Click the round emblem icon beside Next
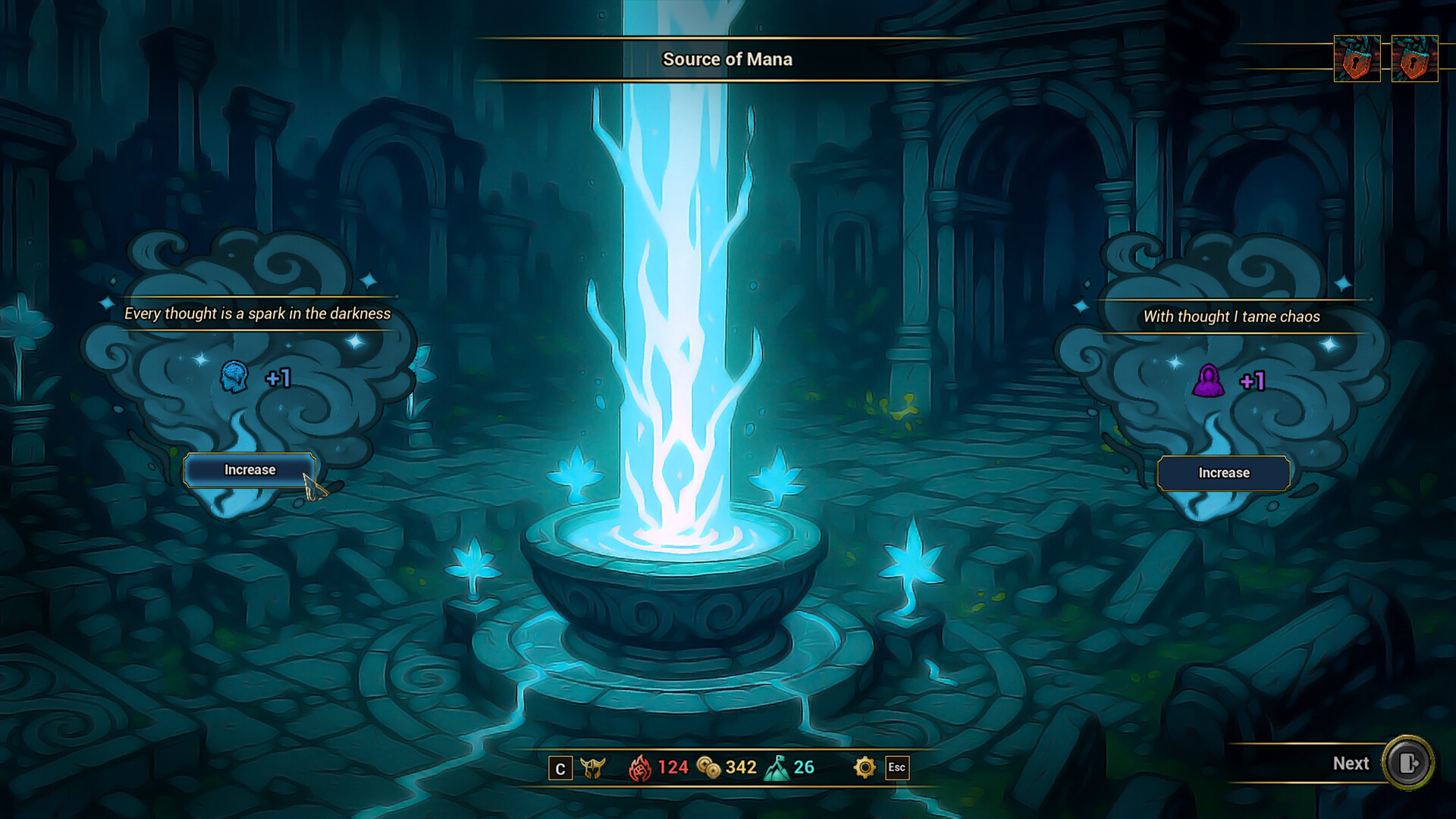This screenshot has width=1456, height=819. (1410, 764)
